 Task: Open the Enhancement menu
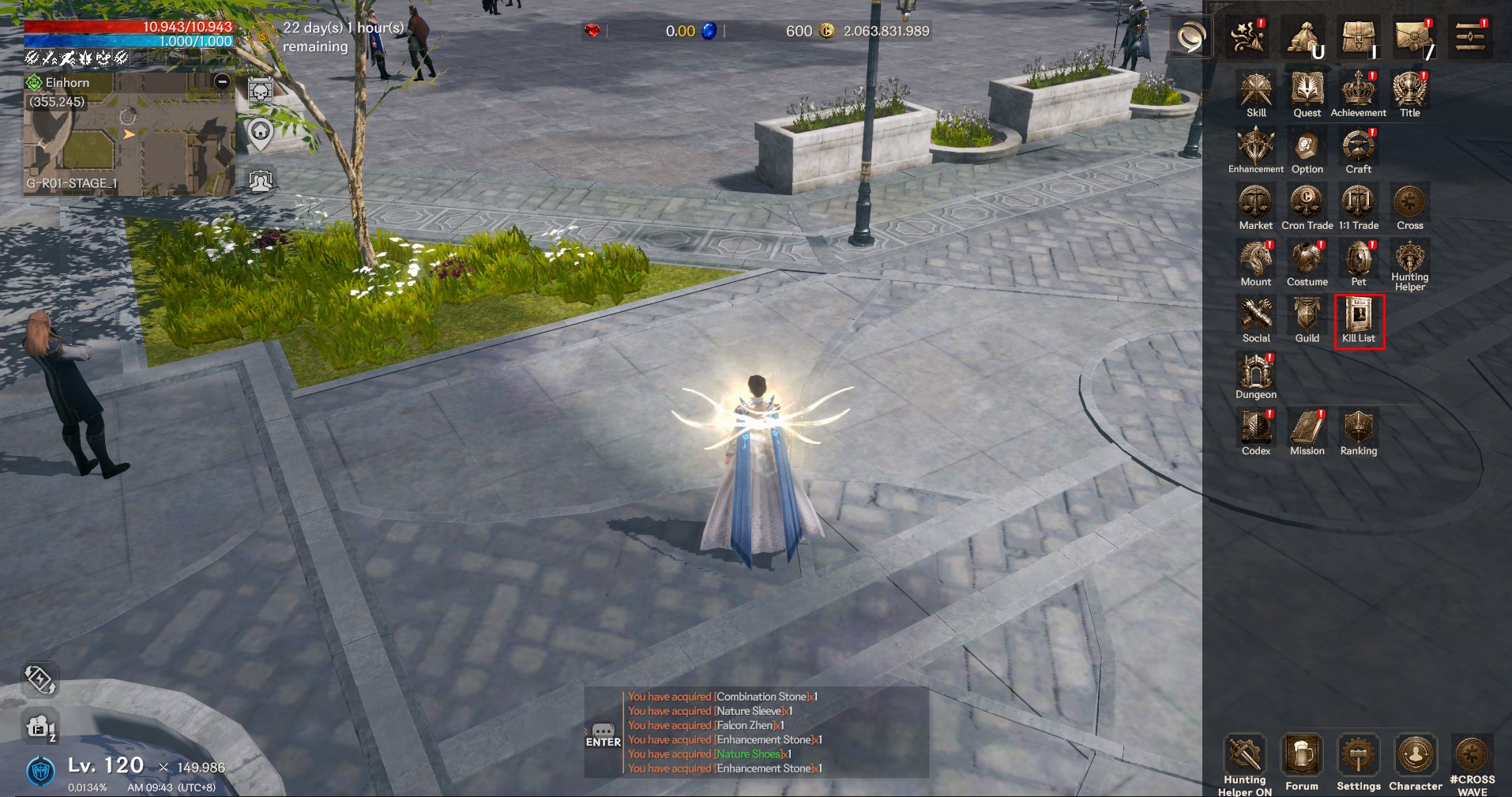pyautogui.click(x=1255, y=148)
